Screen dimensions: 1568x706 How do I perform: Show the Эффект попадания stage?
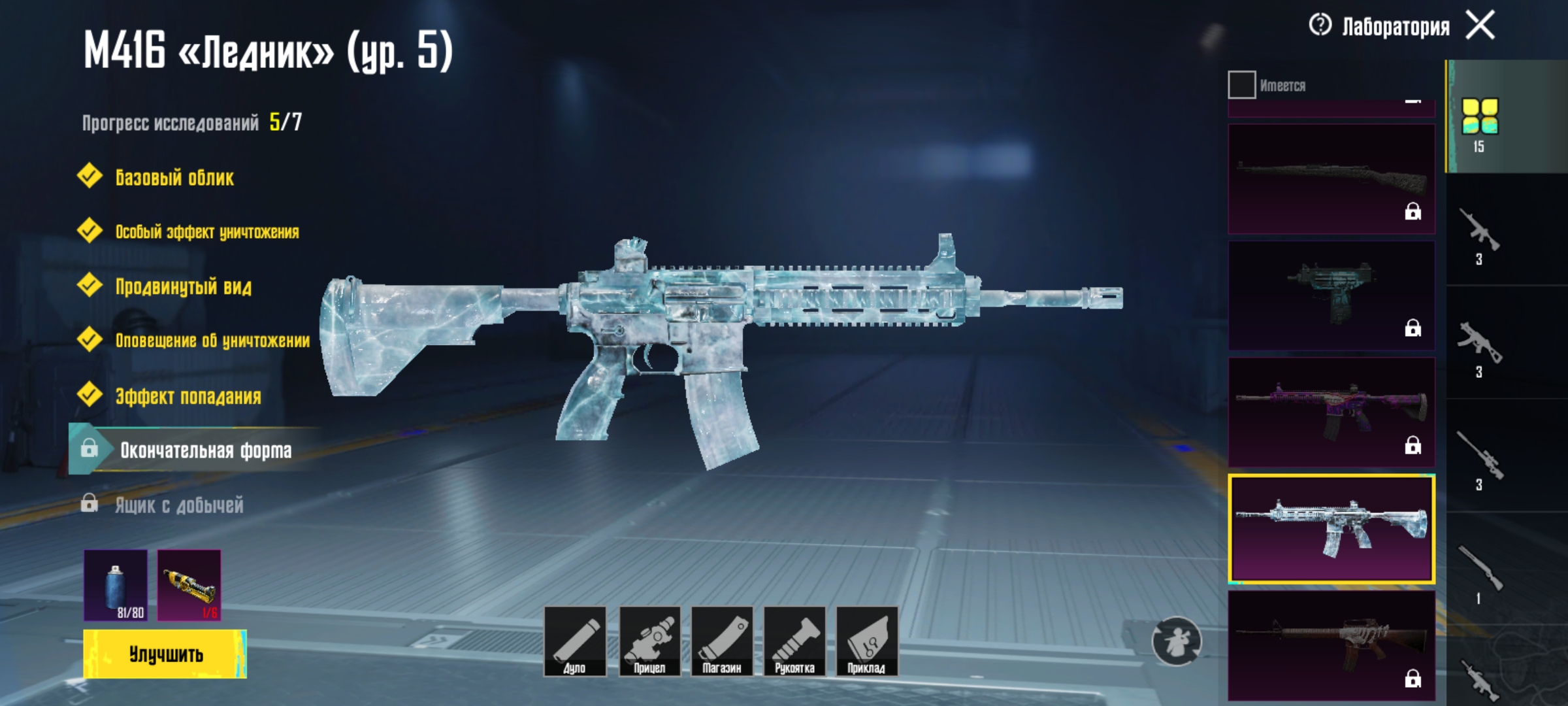tap(188, 396)
